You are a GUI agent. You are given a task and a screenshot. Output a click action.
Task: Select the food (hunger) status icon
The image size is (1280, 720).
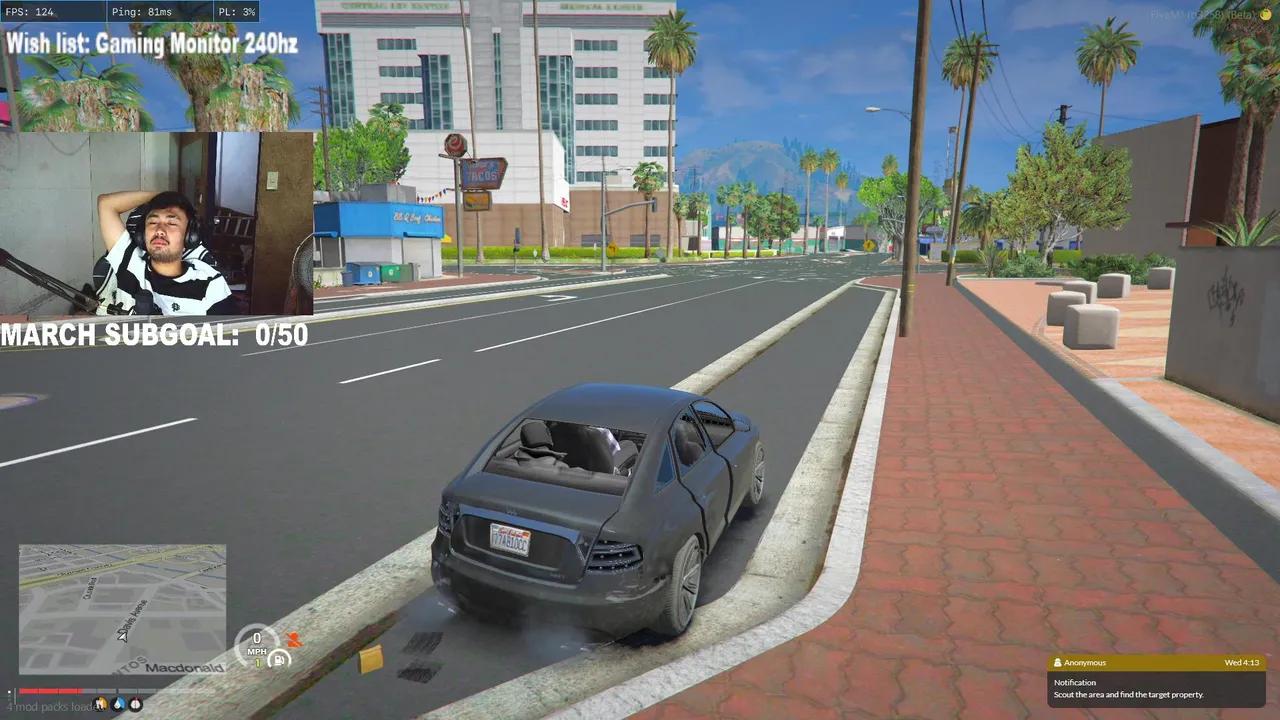tap(100, 704)
